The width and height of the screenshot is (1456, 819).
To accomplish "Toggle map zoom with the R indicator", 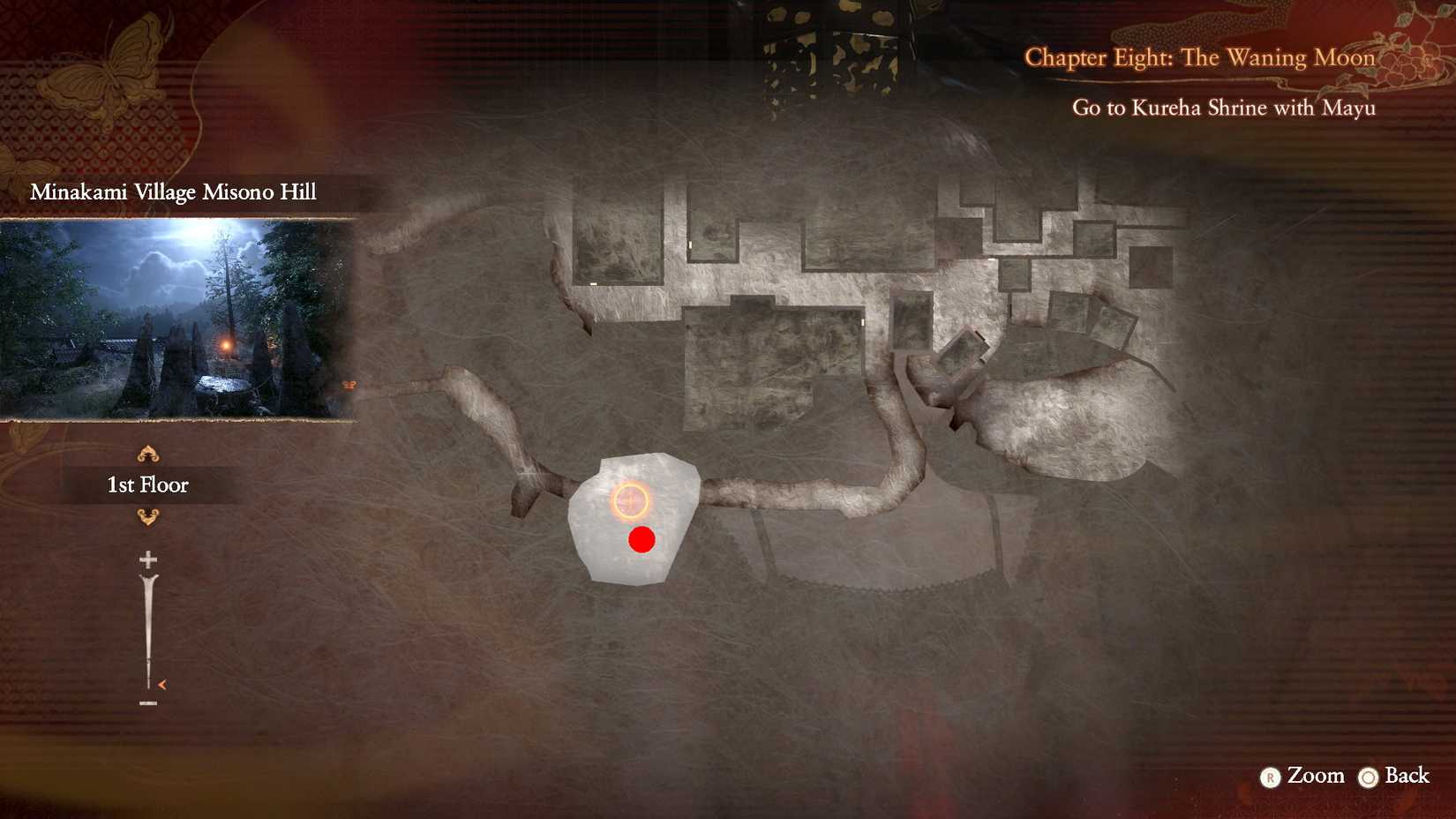I will pos(1269,778).
